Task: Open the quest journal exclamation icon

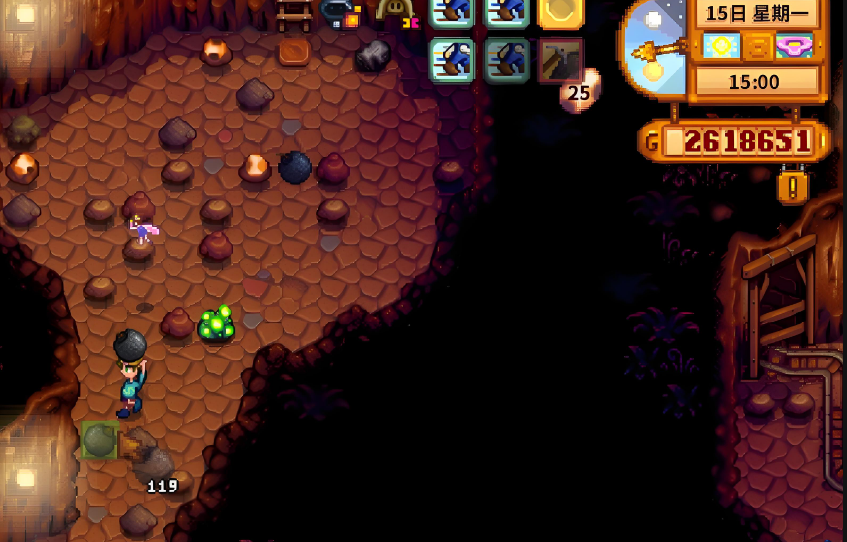Action: coord(792,186)
